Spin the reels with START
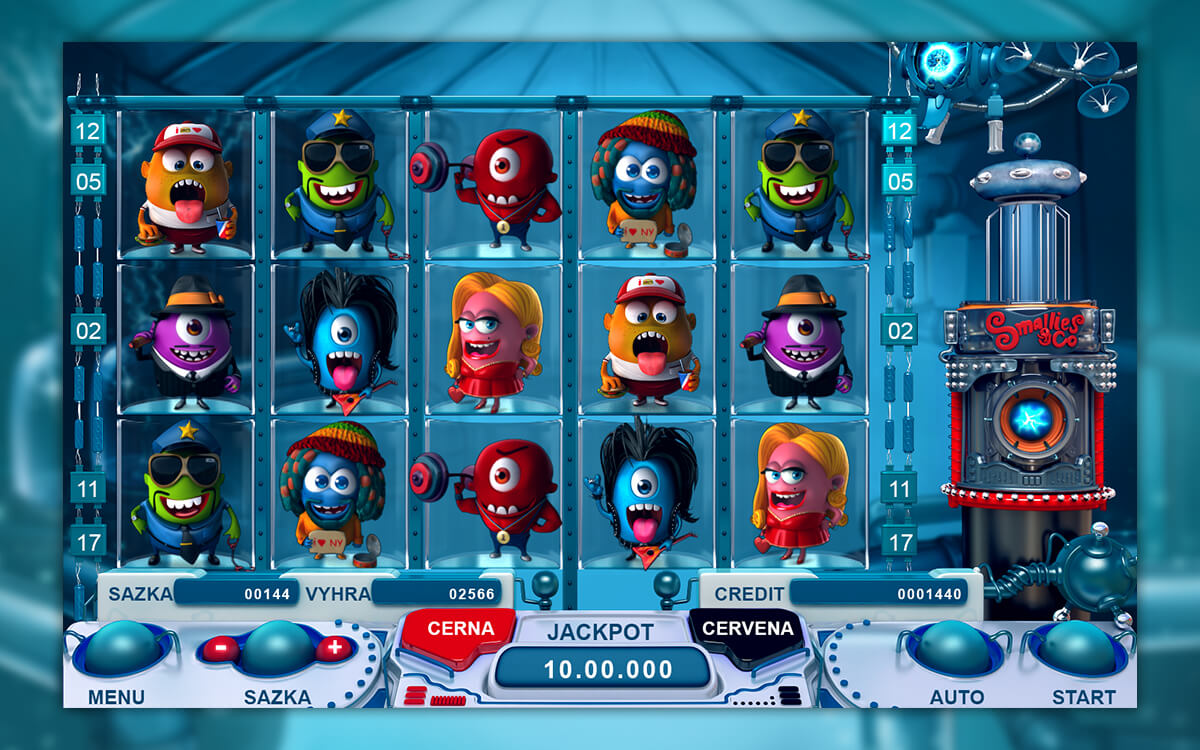 [1083, 649]
